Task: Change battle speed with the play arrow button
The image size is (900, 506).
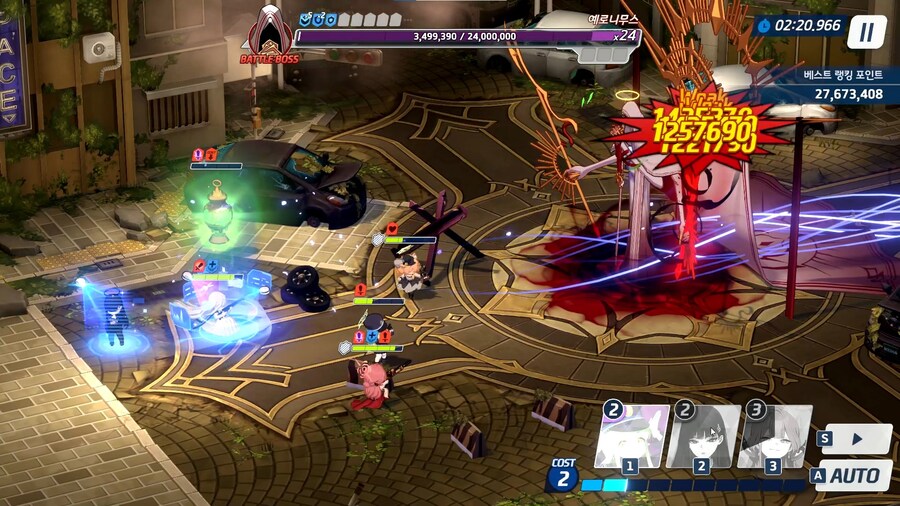Action: (x=857, y=438)
